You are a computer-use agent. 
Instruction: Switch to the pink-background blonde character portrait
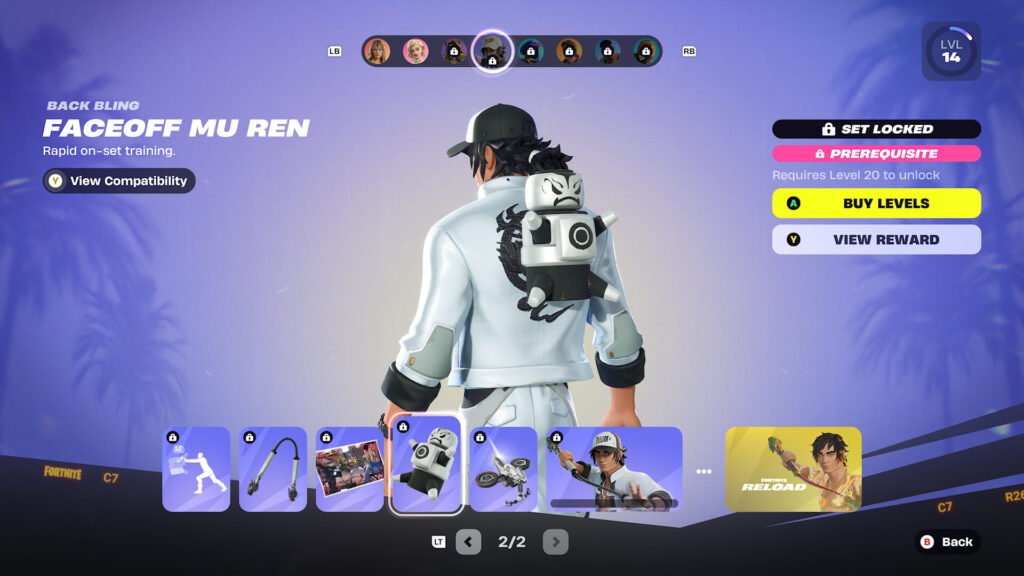415,51
